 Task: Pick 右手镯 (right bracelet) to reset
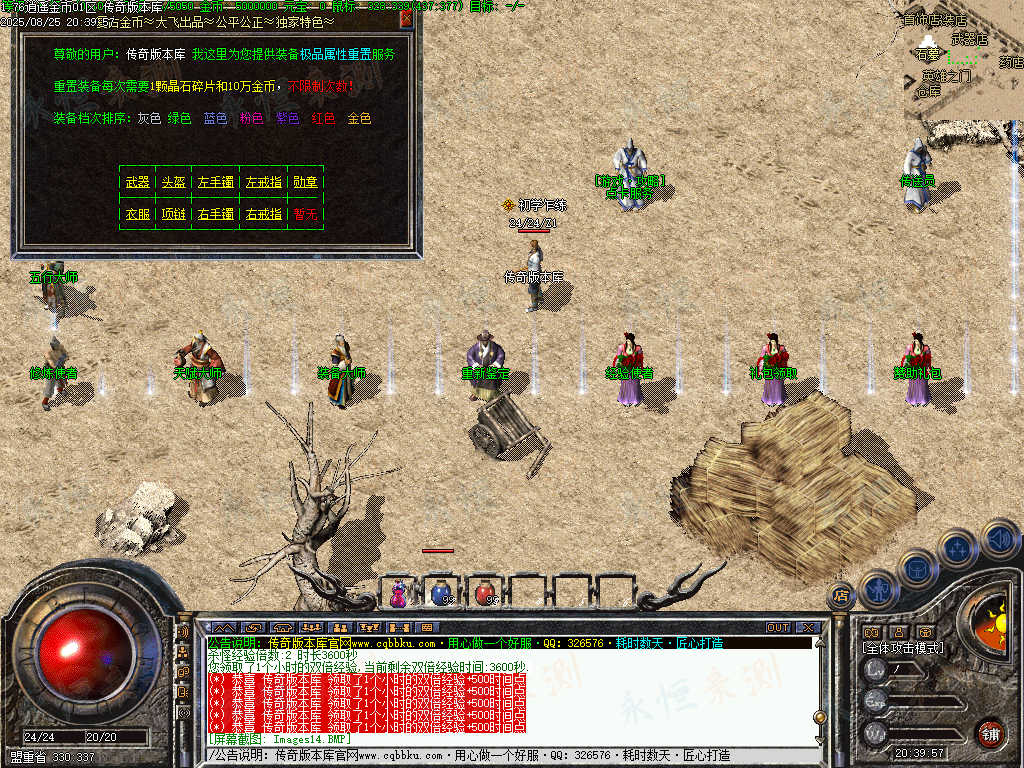[x=215, y=214]
